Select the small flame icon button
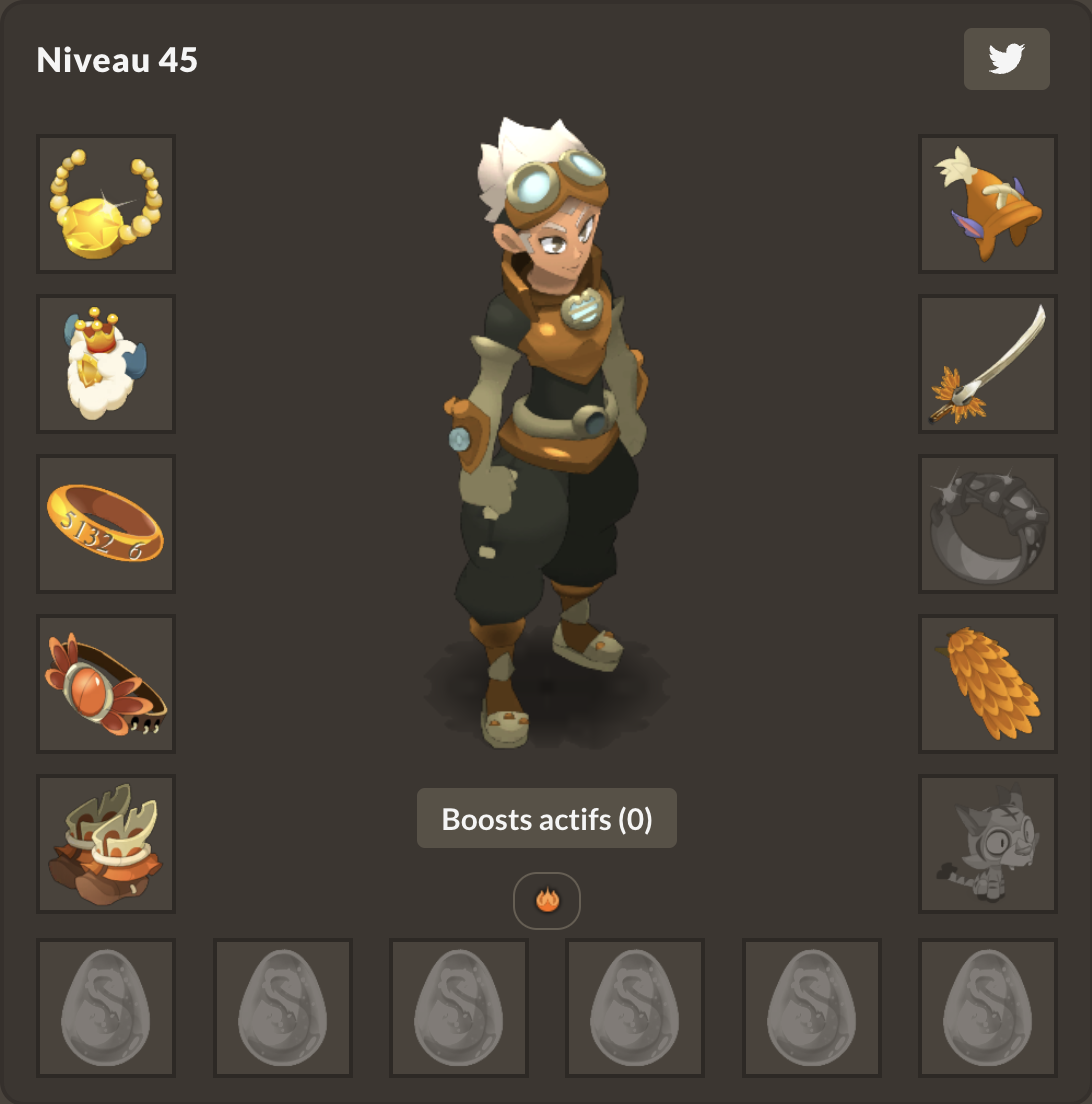The image size is (1092, 1104). tap(546, 900)
